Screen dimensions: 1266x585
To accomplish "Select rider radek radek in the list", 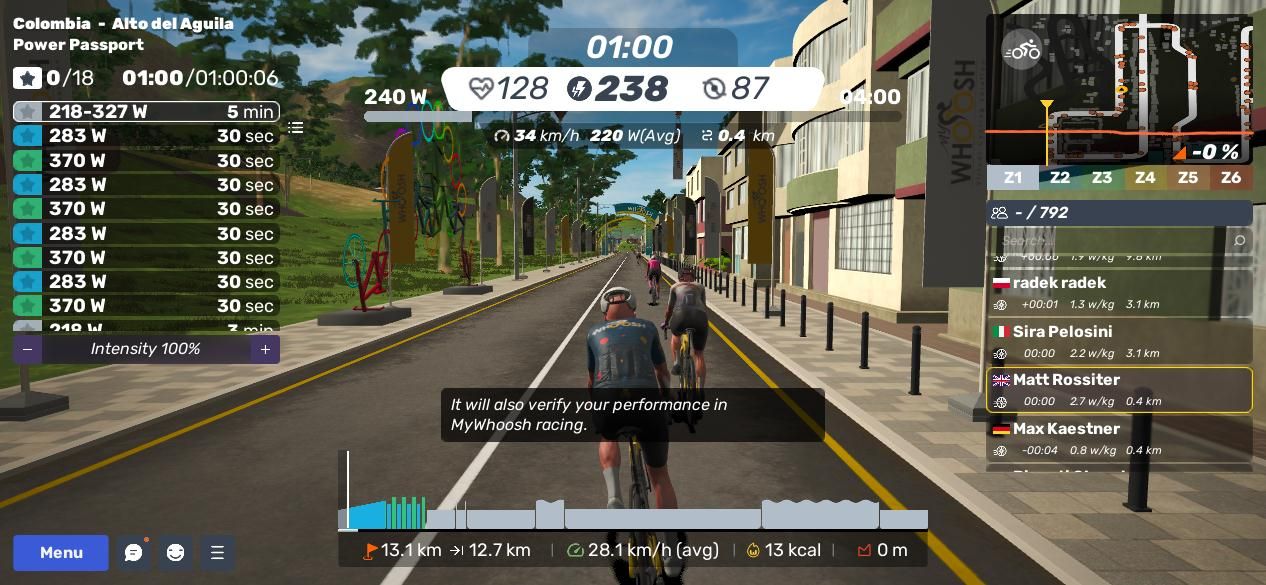I will pyautogui.click(x=1119, y=293).
